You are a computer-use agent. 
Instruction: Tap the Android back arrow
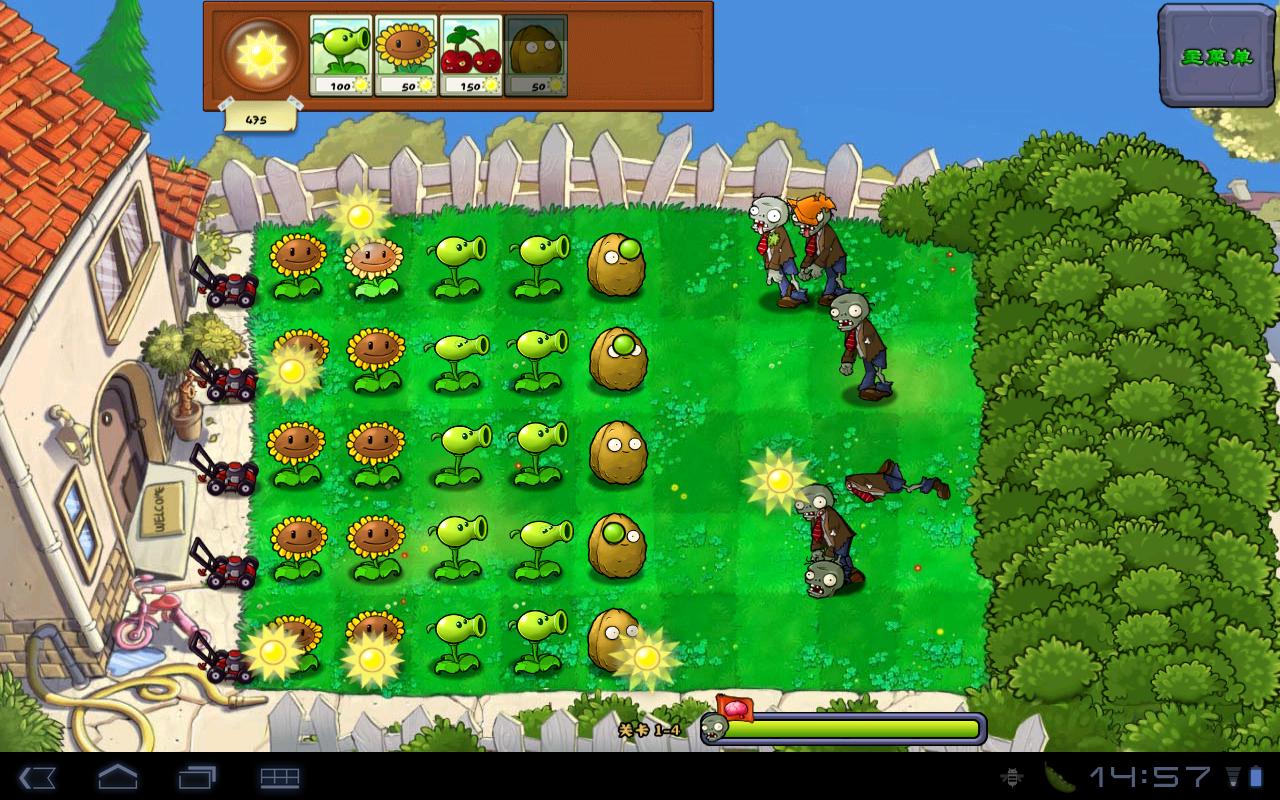coord(37,777)
